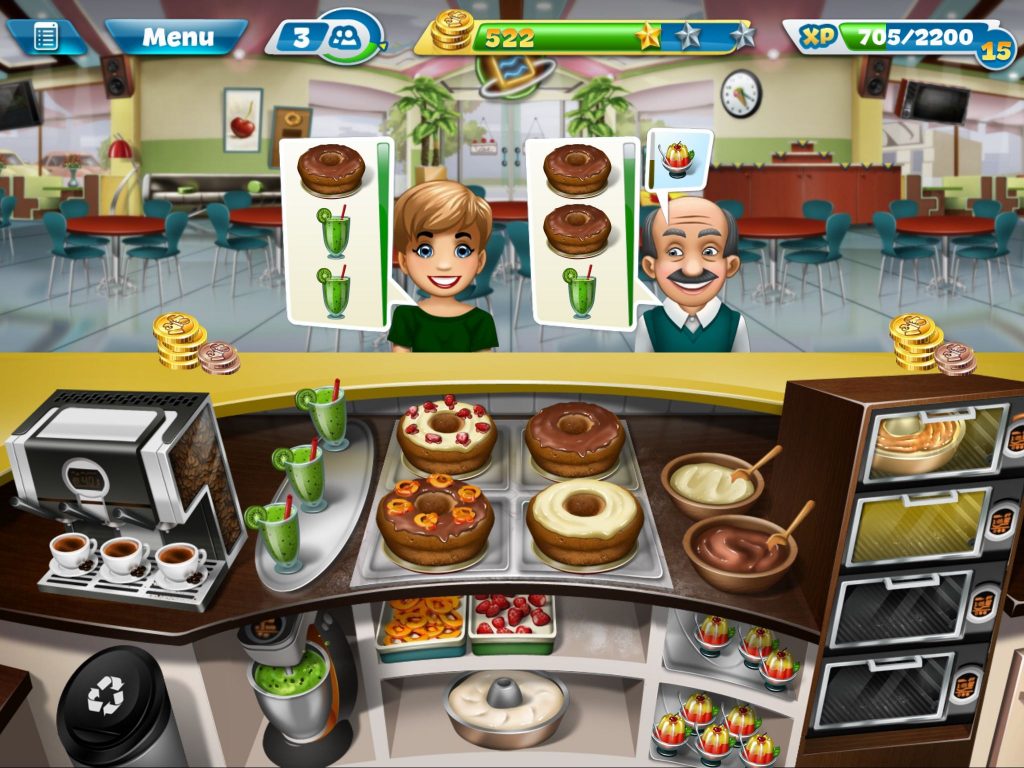This screenshot has width=1024, height=768.
Task: Pick the strawberry topping tray
Action: [513, 621]
